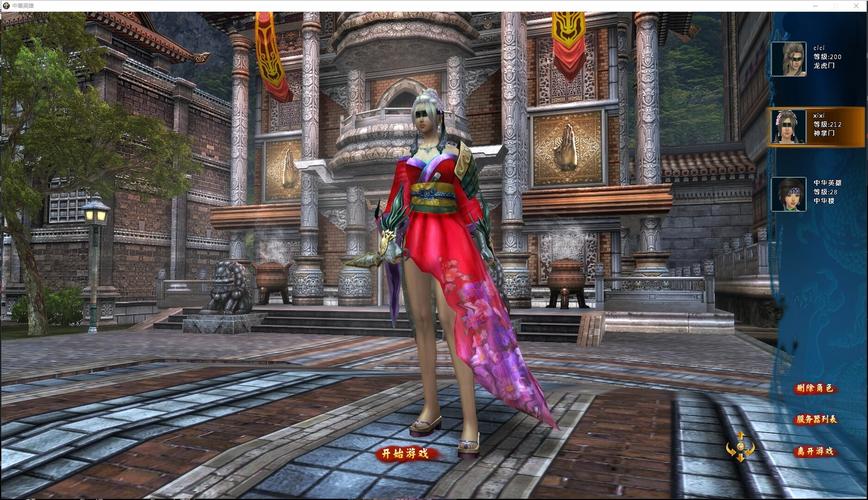Click the 删除角色 delete character button
868x500 pixels.
(x=816, y=388)
